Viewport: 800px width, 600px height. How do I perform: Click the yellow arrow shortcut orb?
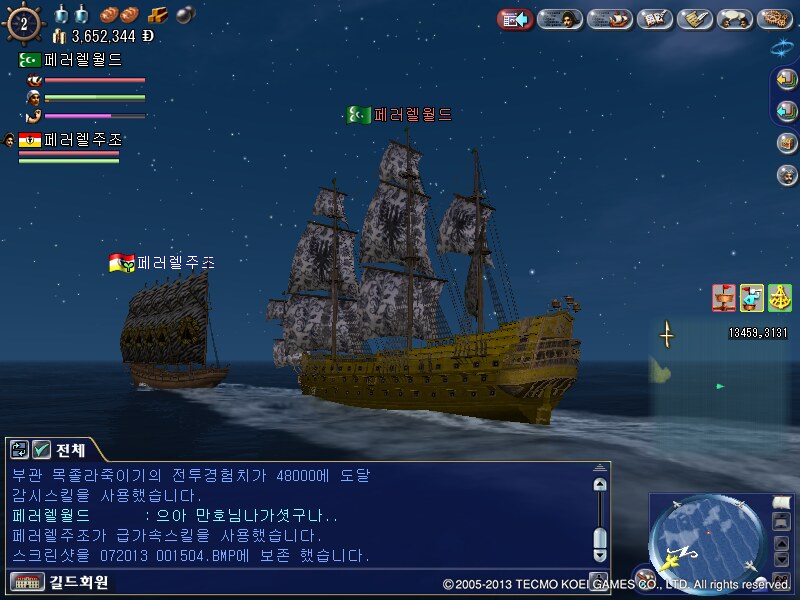(787, 80)
